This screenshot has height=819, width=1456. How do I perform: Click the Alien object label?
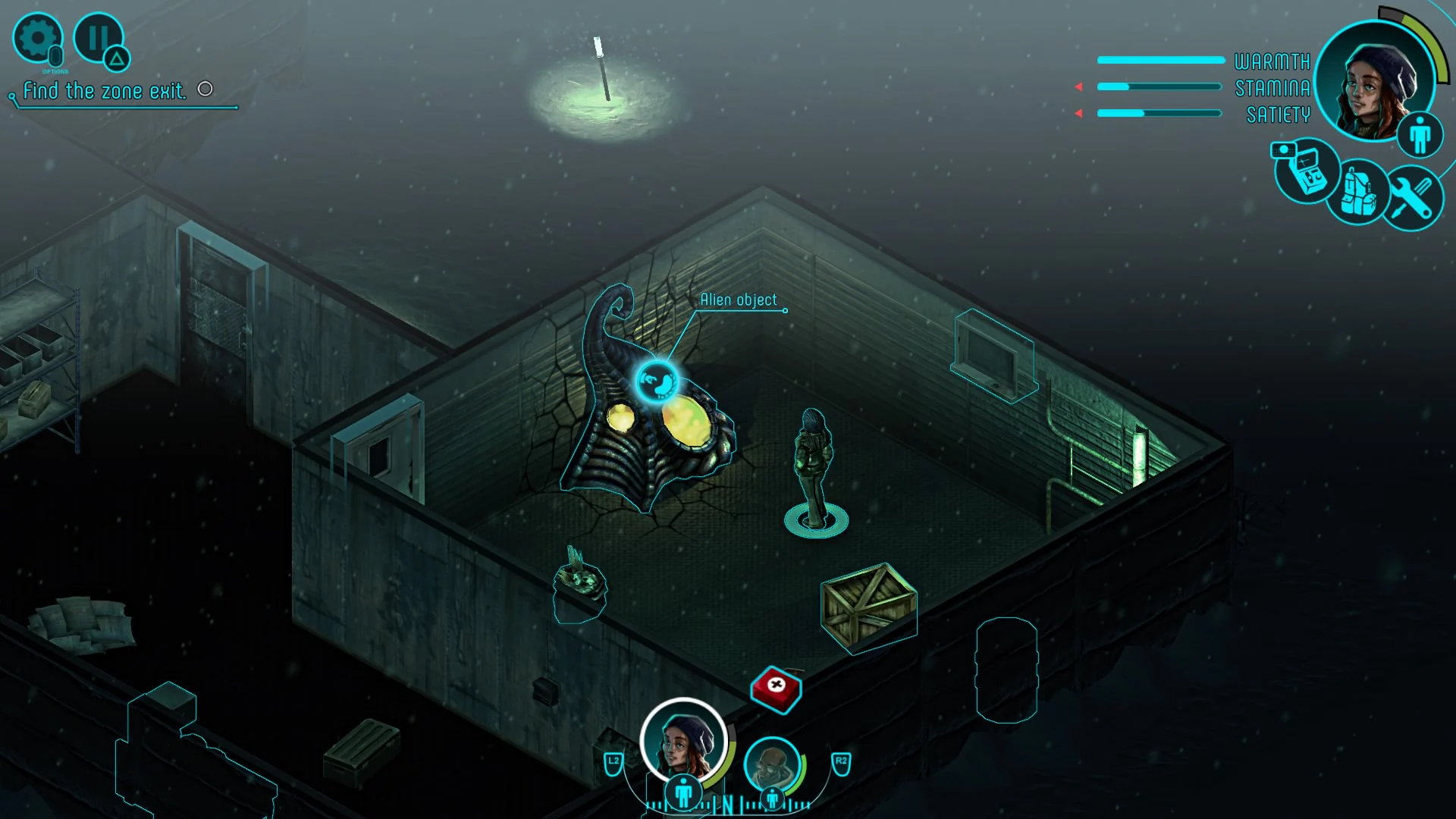[739, 300]
